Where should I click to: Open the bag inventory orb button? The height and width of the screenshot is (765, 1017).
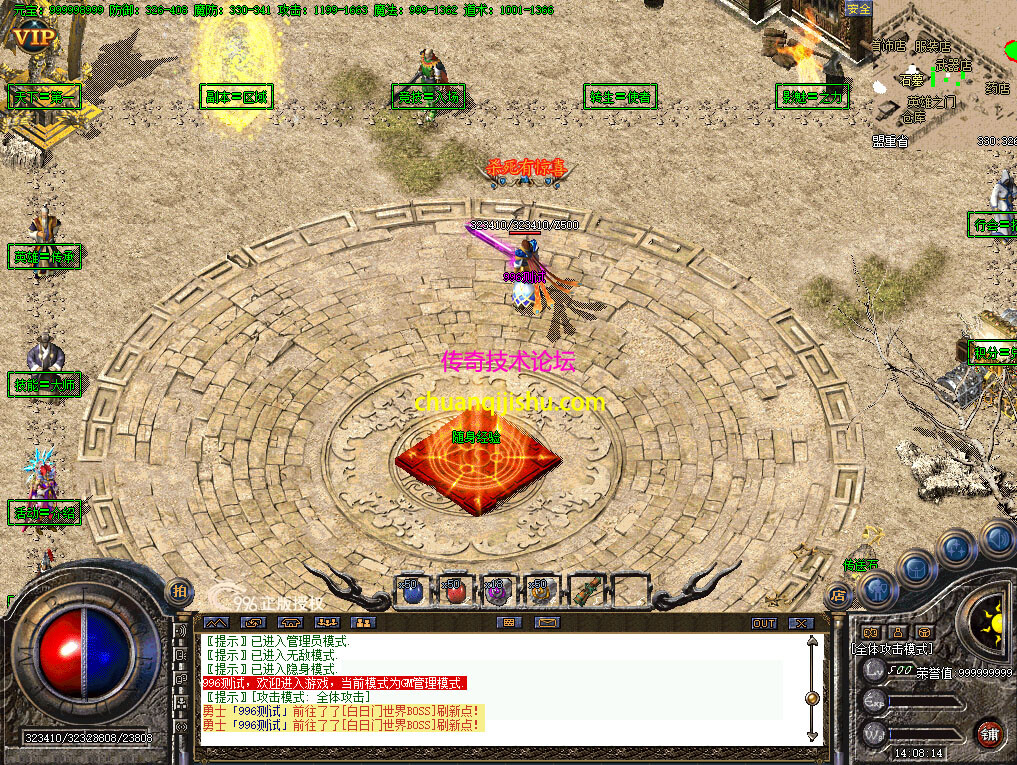point(915,567)
